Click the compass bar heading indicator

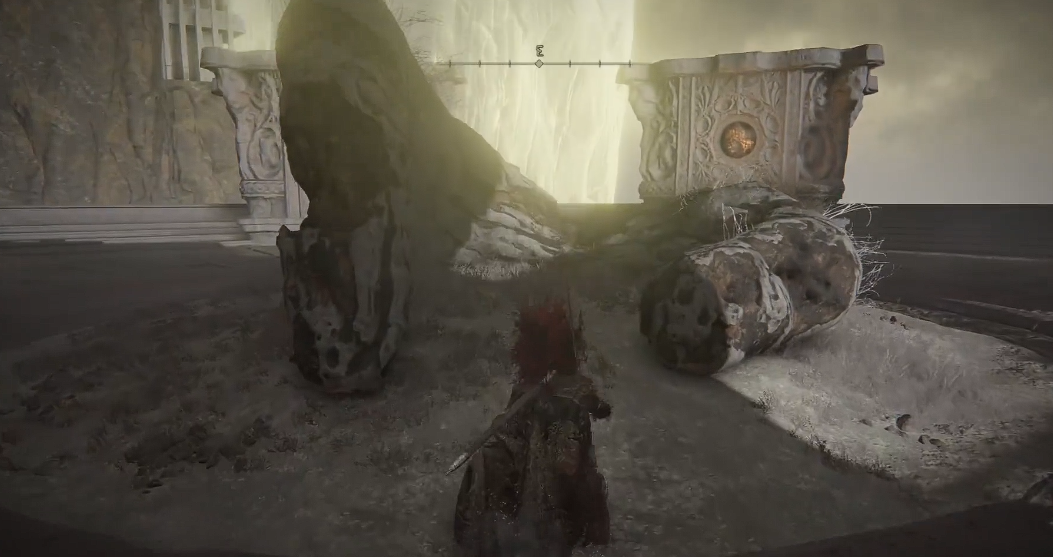[x=539, y=63]
